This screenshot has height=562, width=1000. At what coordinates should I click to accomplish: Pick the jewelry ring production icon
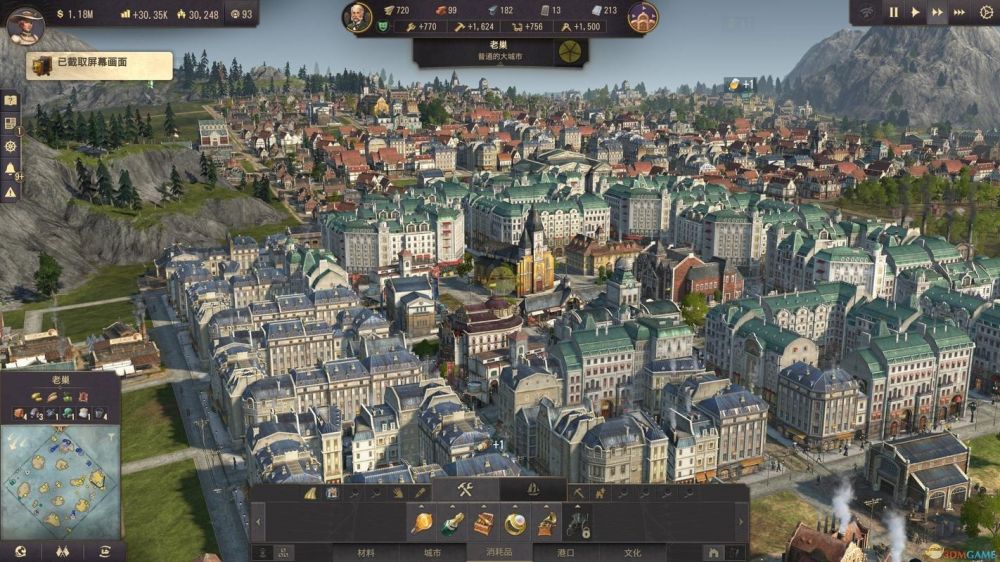515,522
